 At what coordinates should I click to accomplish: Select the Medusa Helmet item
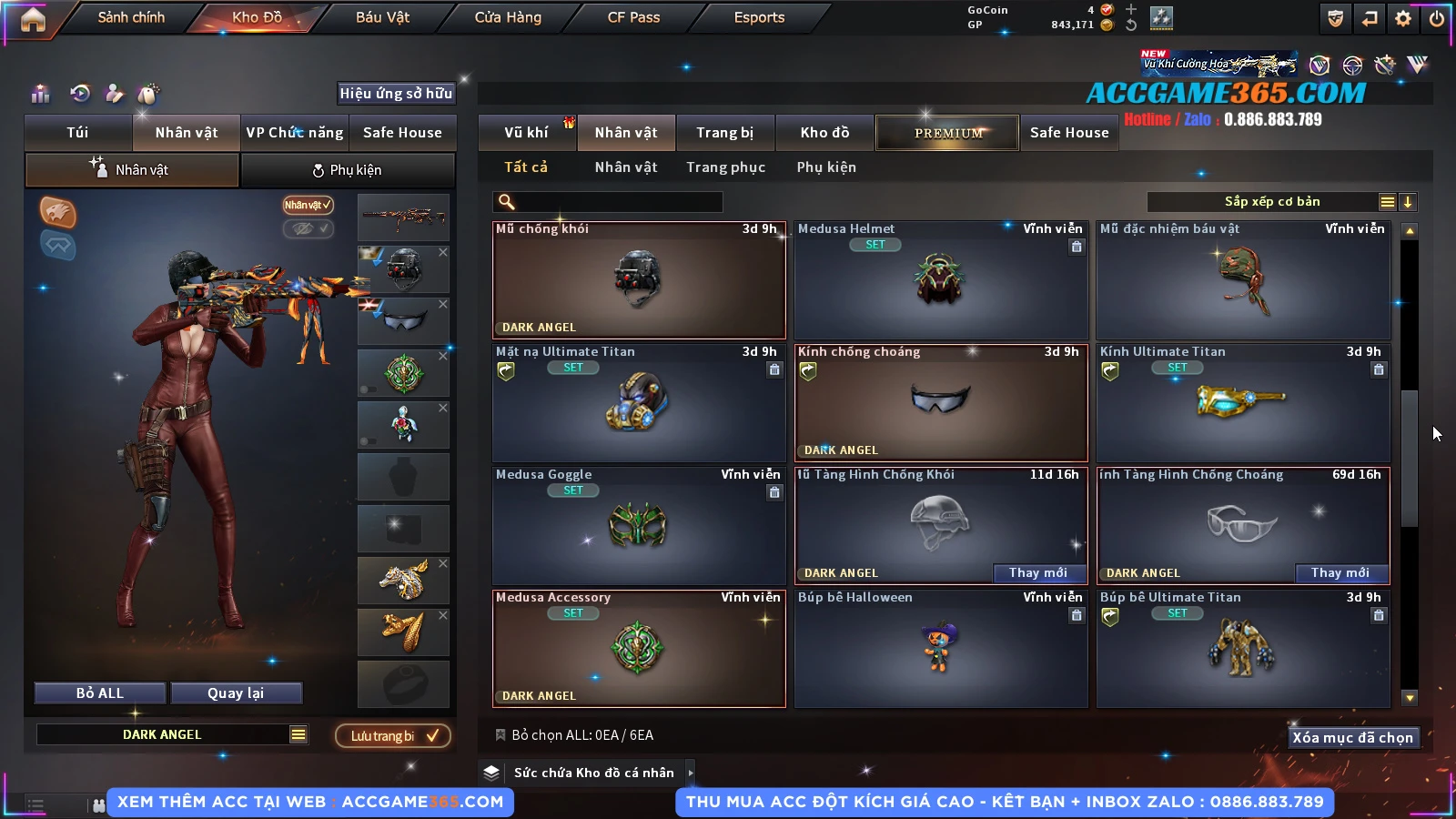click(941, 281)
